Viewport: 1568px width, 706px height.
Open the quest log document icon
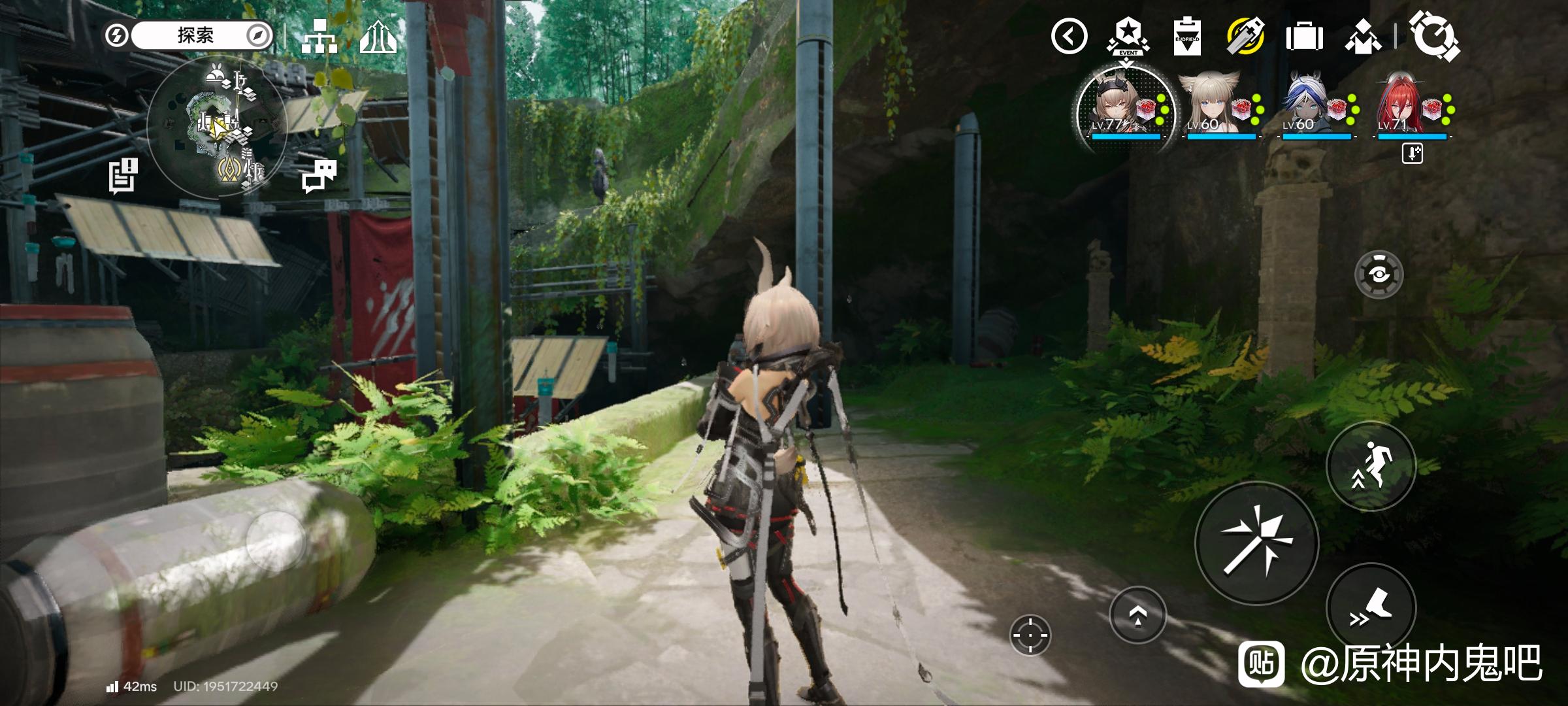(123, 176)
